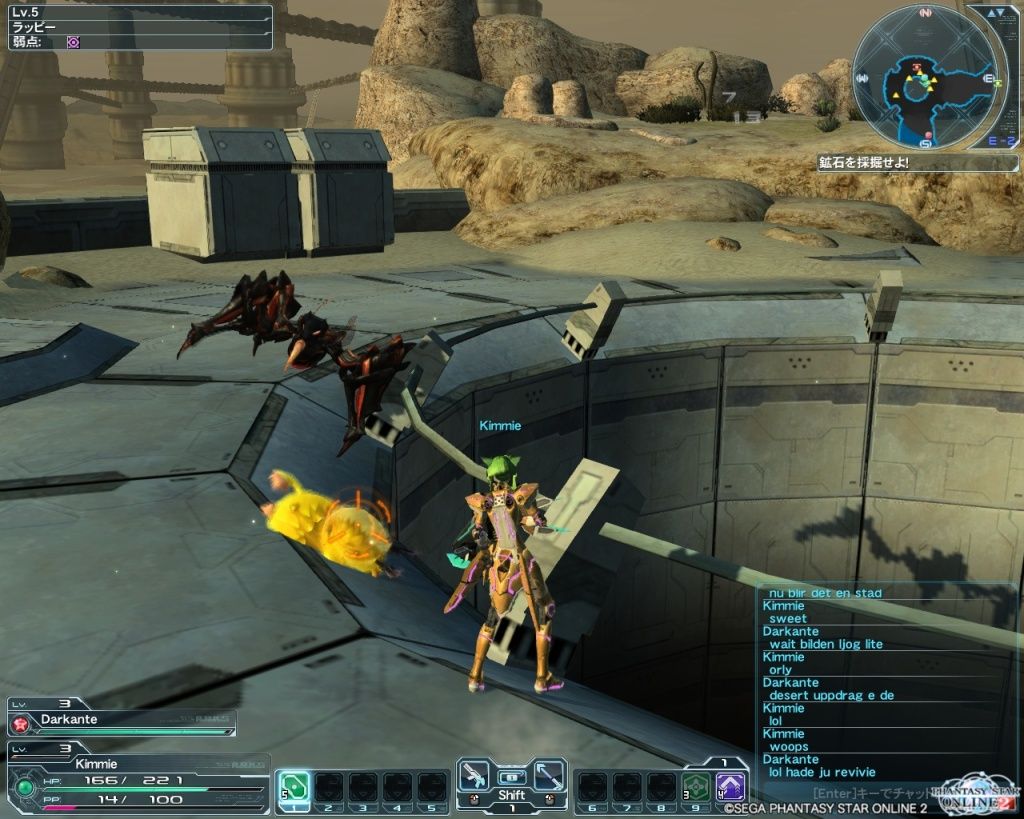This screenshot has width=1024, height=819.
Task: Select the quest objective banner under the minimap
Action: [x=917, y=163]
